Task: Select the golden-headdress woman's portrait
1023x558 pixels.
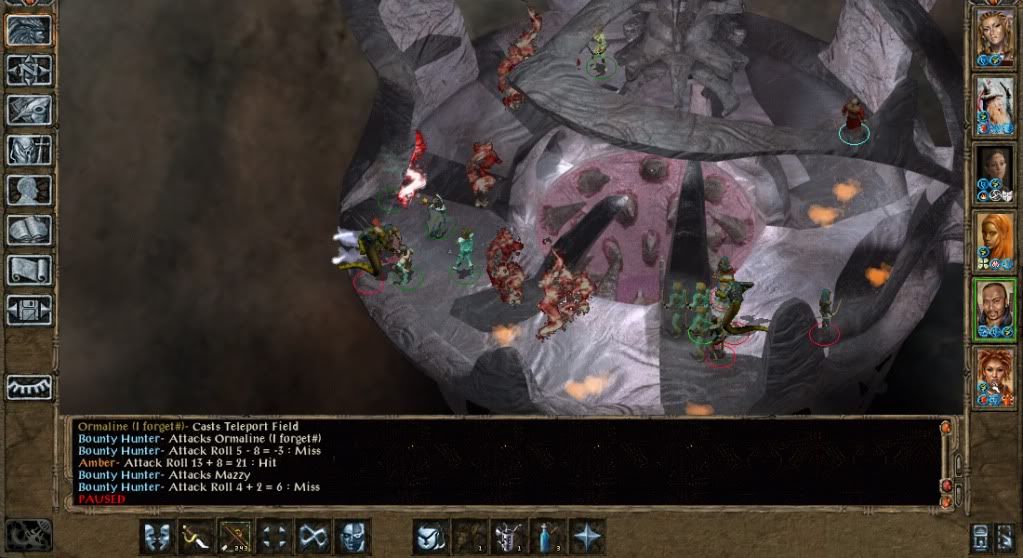Action: (x=995, y=36)
